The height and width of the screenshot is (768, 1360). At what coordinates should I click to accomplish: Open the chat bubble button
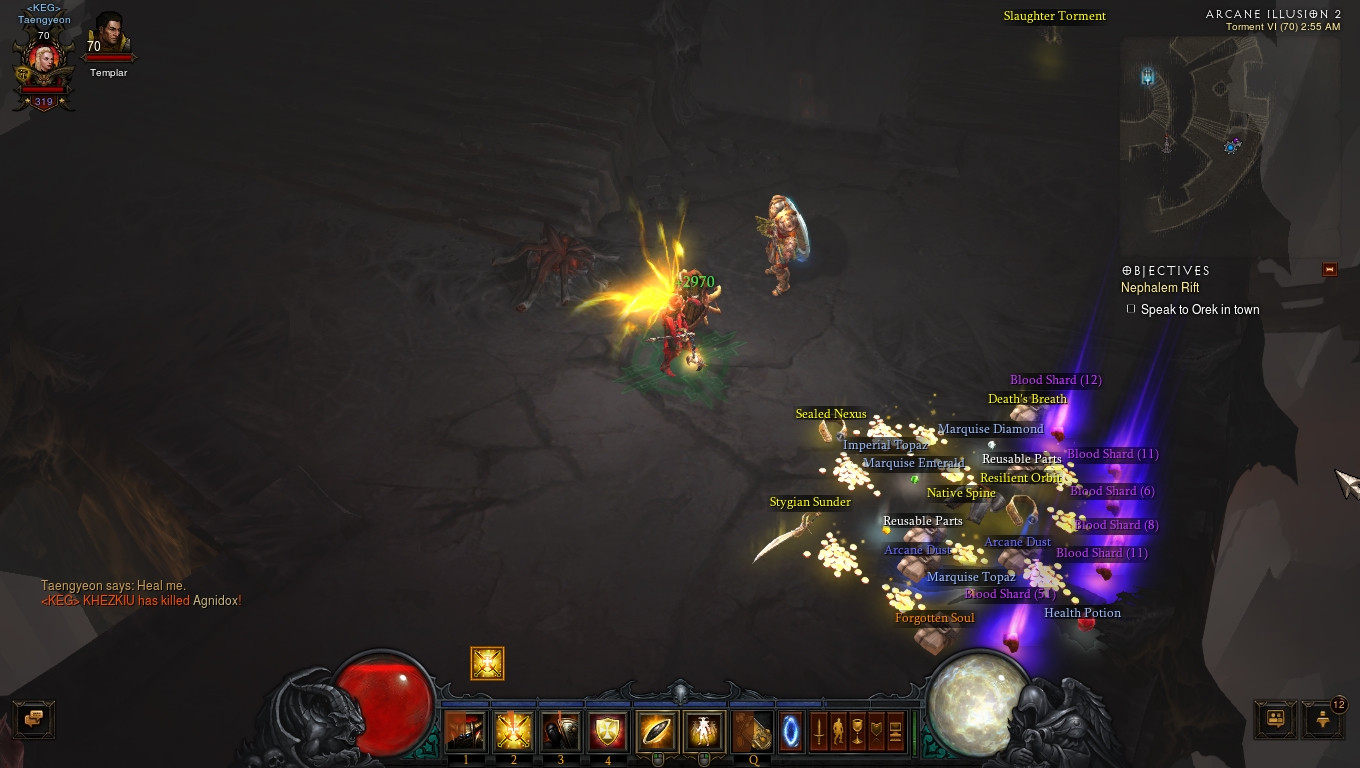pos(34,718)
